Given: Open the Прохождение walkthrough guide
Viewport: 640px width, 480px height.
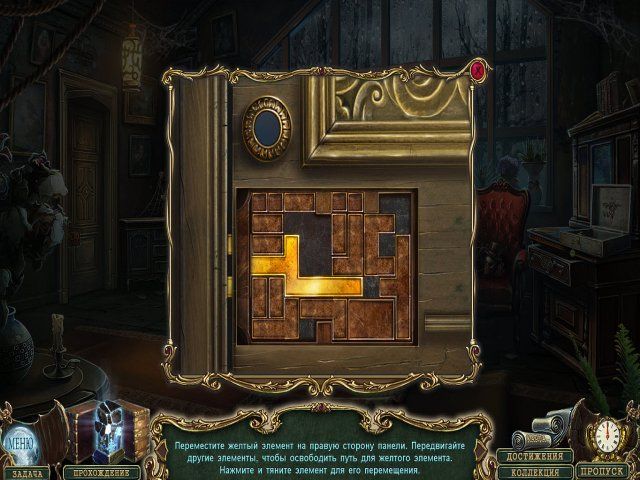Looking at the screenshot, I should pyautogui.click(x=104, y=469).
